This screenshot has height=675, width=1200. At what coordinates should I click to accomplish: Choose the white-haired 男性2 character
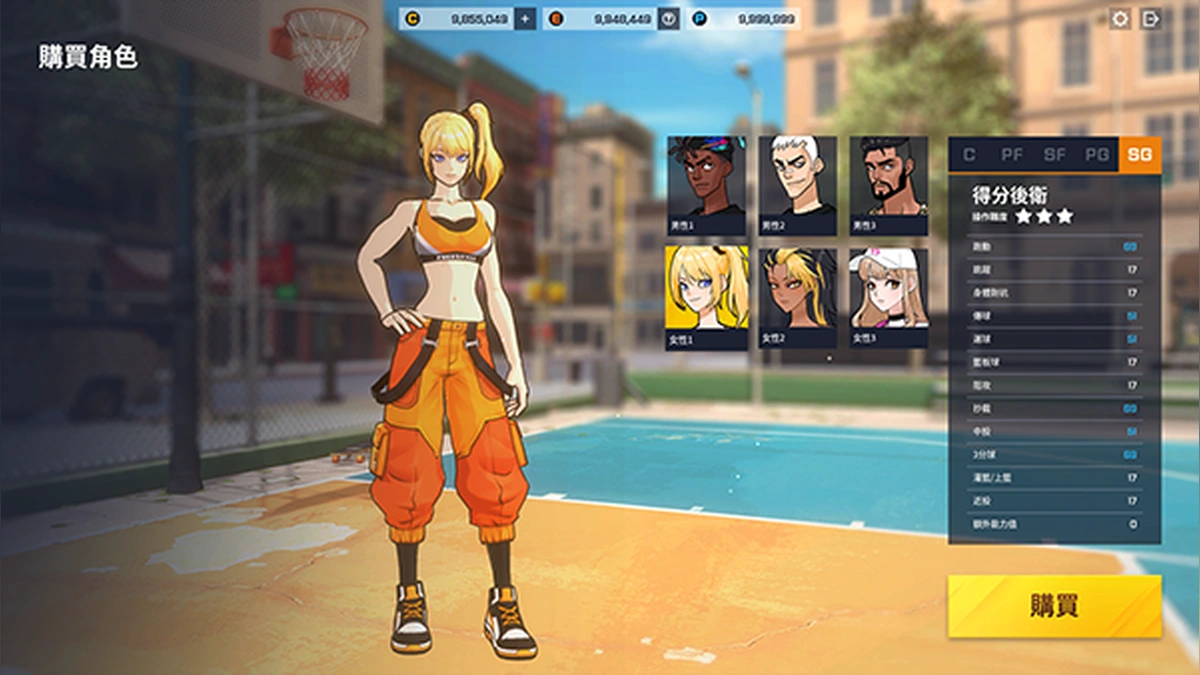pyautogui.click(x=797, y=186)
